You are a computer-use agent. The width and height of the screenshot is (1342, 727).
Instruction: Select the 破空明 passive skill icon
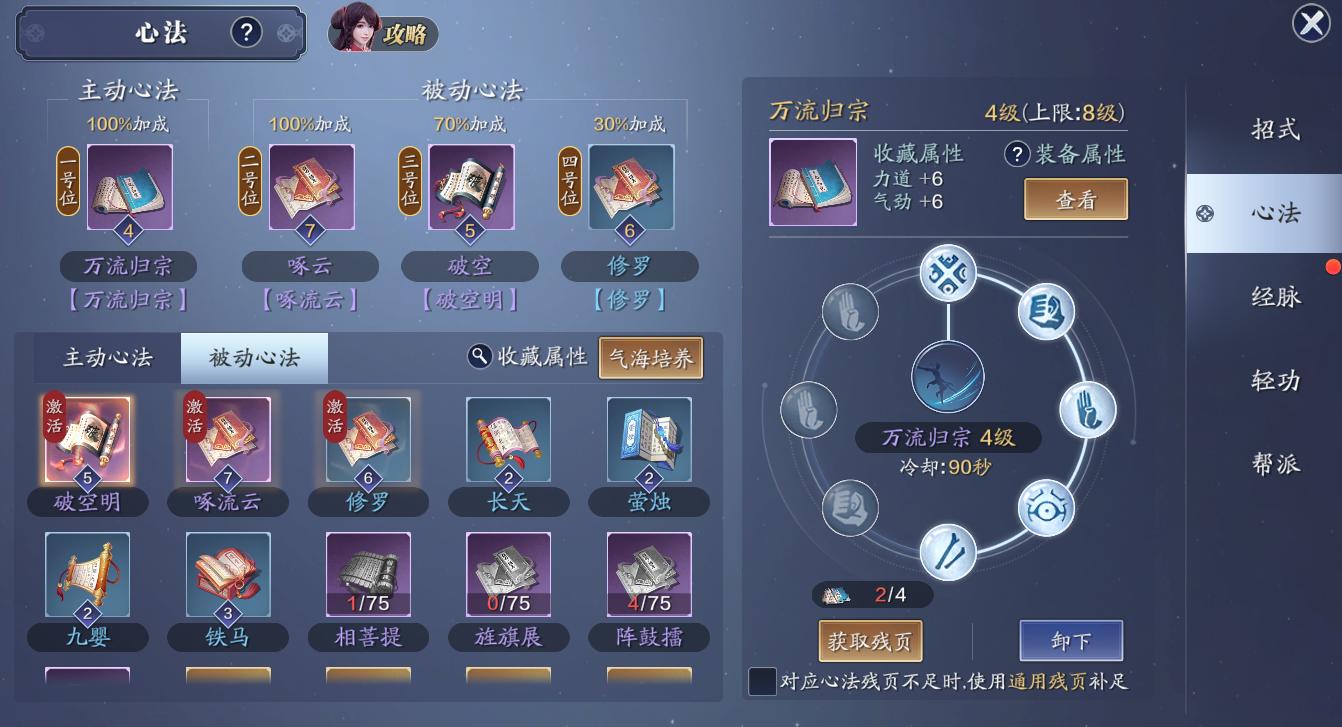tap(87, 439)
